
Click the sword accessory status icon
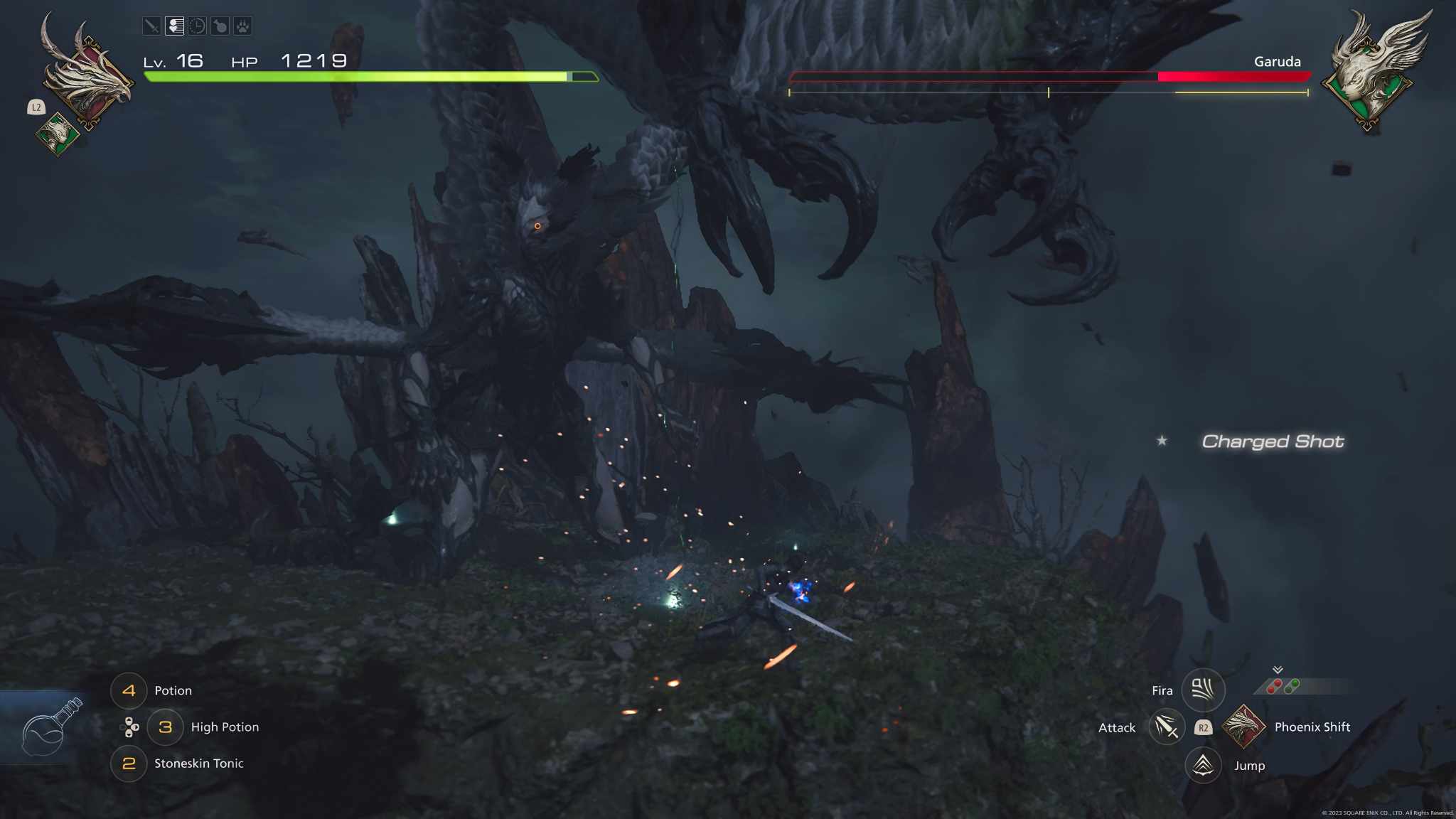151,26
